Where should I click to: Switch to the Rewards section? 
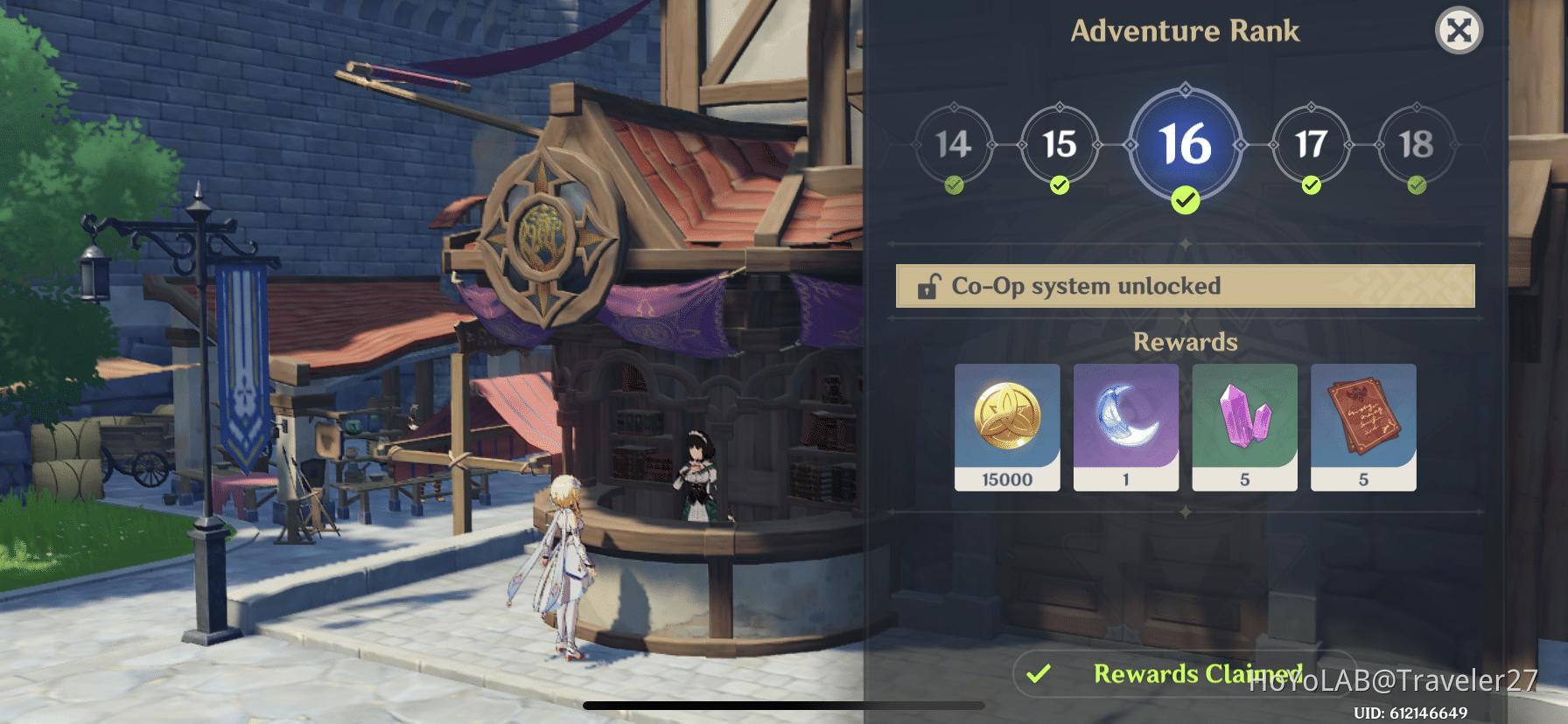pyautogui.click(x=1186, y=342)
